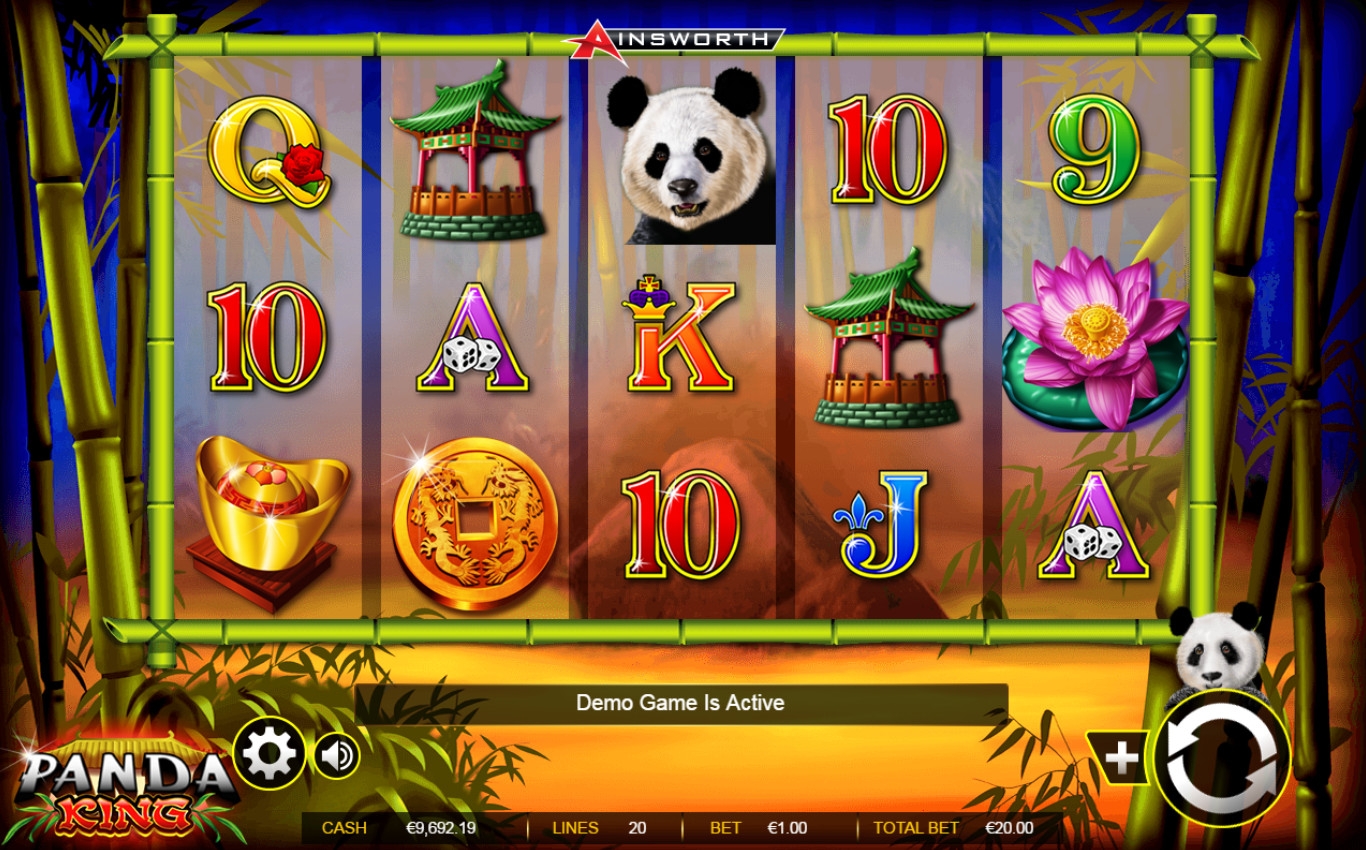Open the gear settings menu

[x=269, y=754]
